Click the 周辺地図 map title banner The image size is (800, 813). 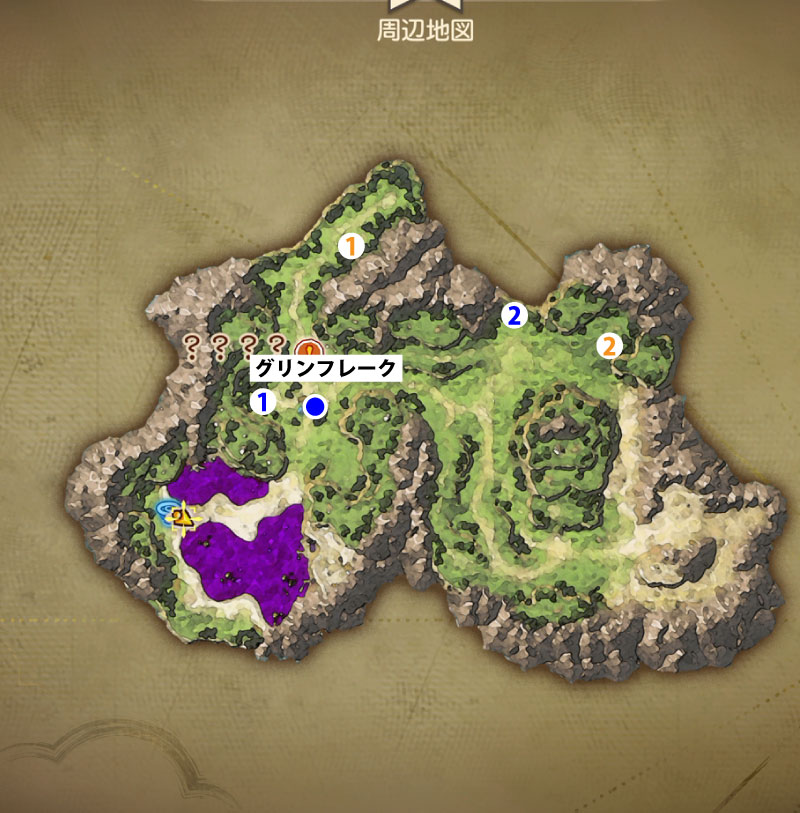coord(424,30)
